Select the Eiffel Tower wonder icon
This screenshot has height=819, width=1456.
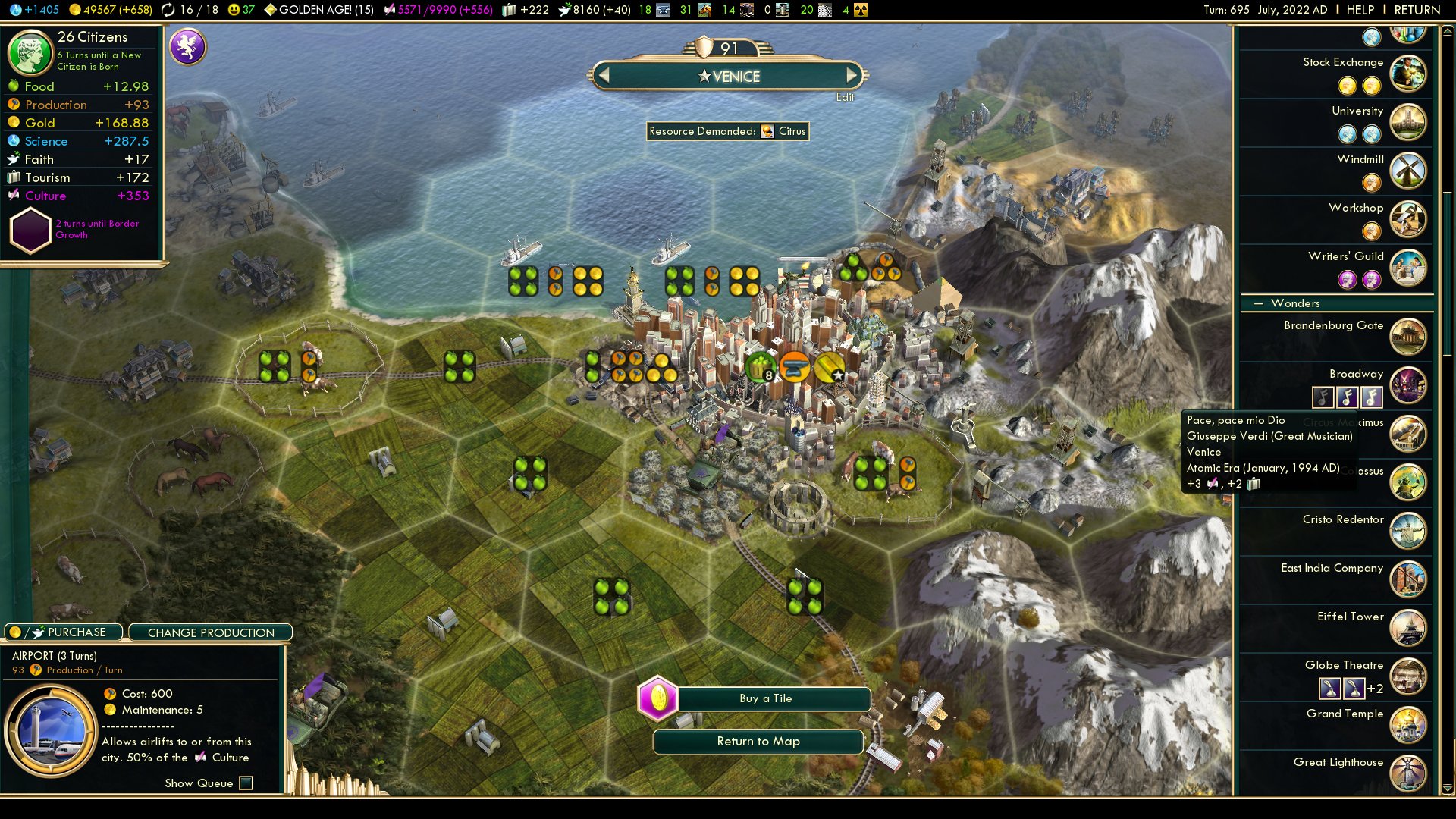pyautogui.click(x=1408, y=628)
